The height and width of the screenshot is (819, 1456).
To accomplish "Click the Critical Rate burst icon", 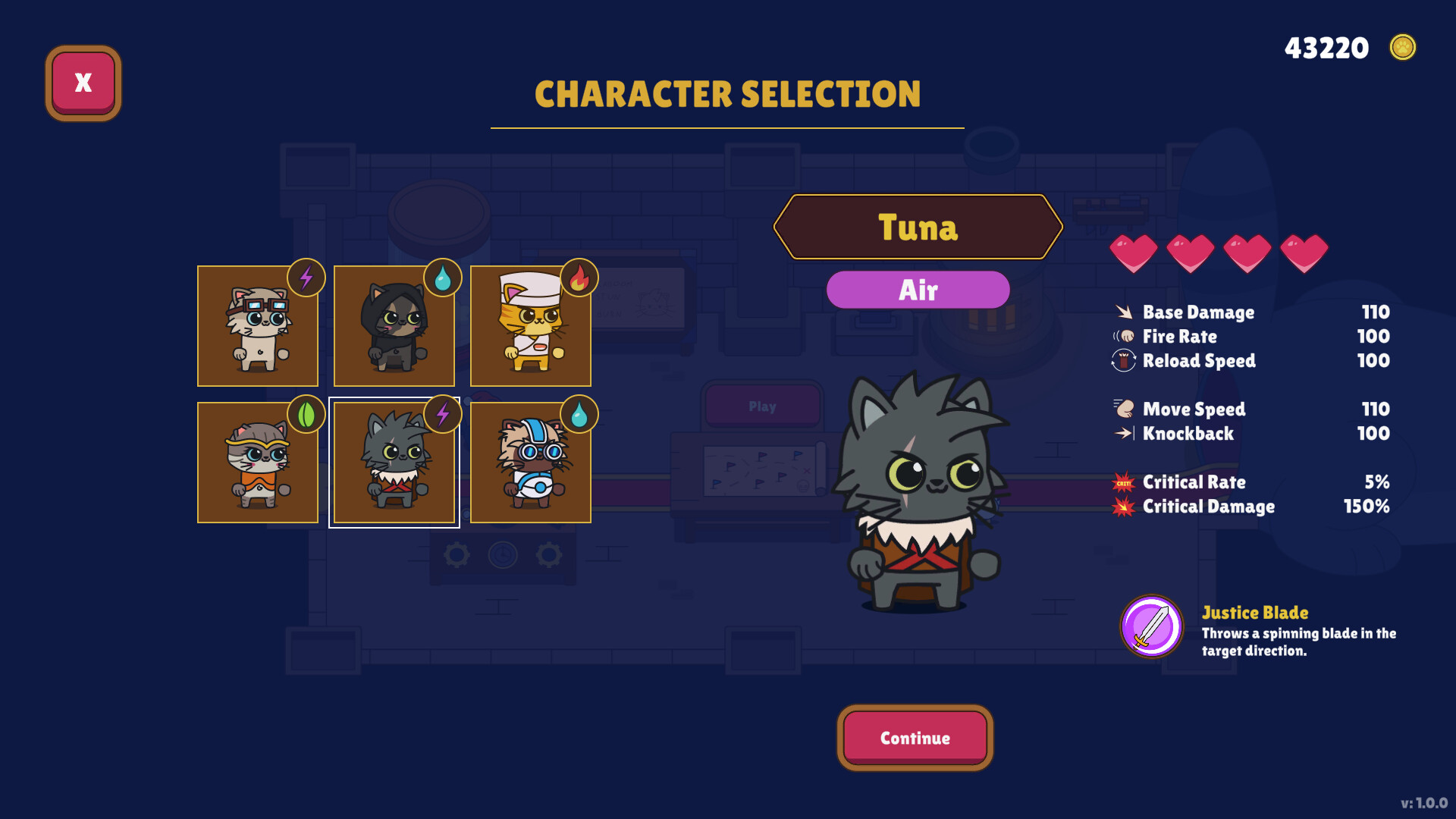I will [1122, 482].
